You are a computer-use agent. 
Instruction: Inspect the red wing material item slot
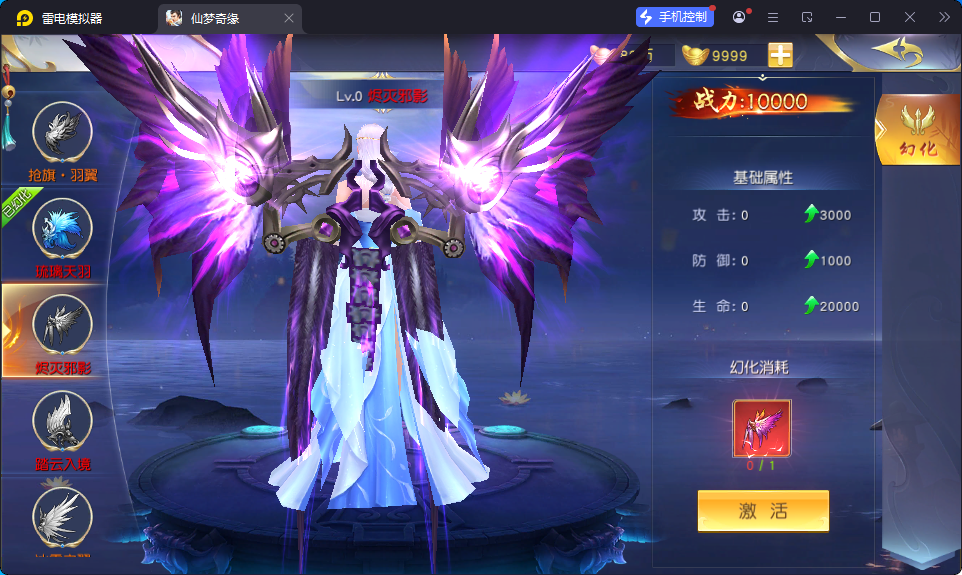(762, 428)
